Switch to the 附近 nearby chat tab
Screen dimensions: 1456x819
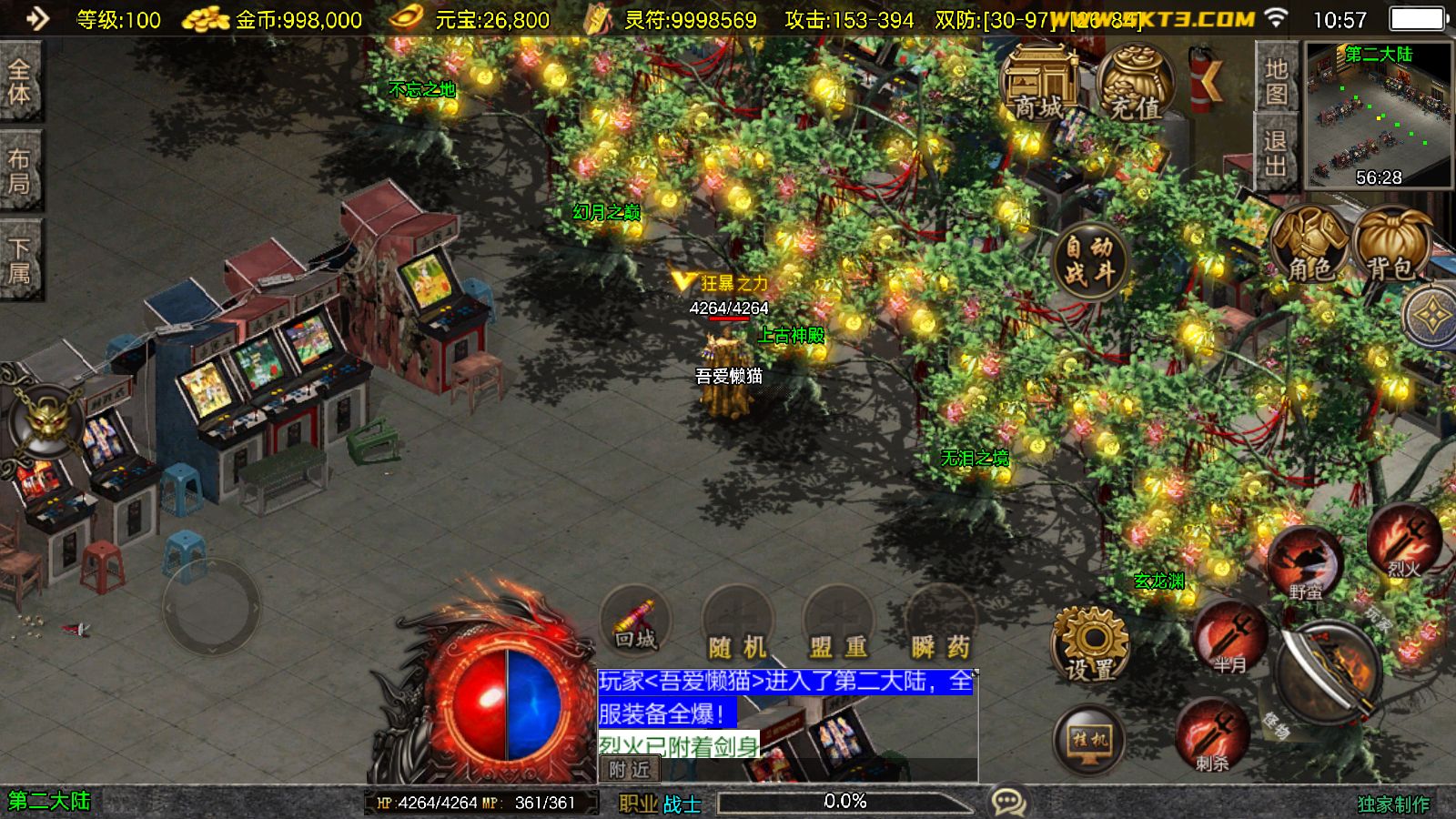pos(628,771)
